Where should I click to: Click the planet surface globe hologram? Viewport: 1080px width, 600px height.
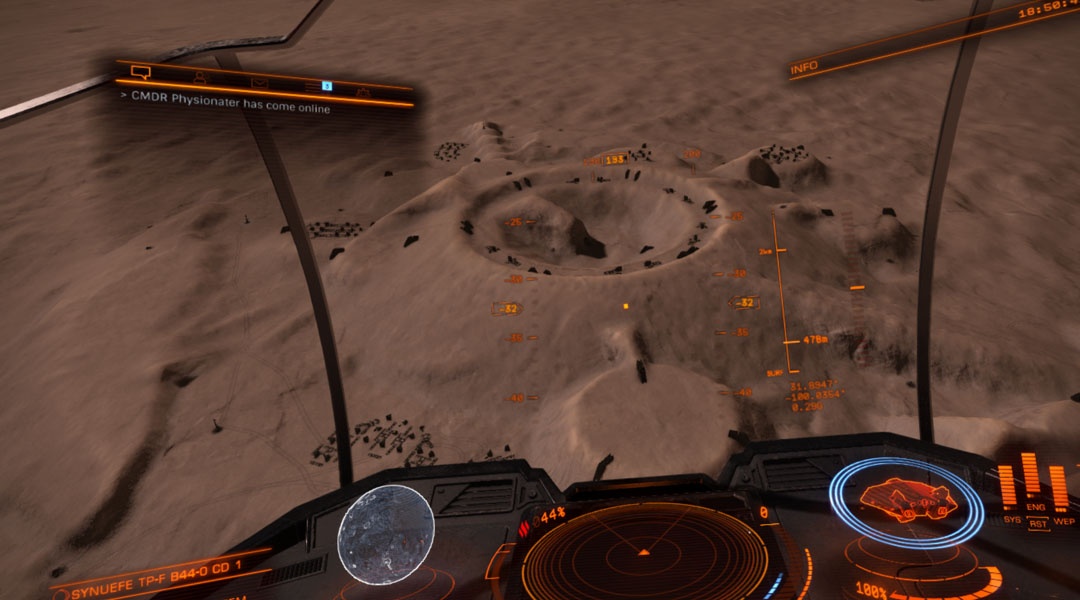pyautogui.click(x=386, y=535)
